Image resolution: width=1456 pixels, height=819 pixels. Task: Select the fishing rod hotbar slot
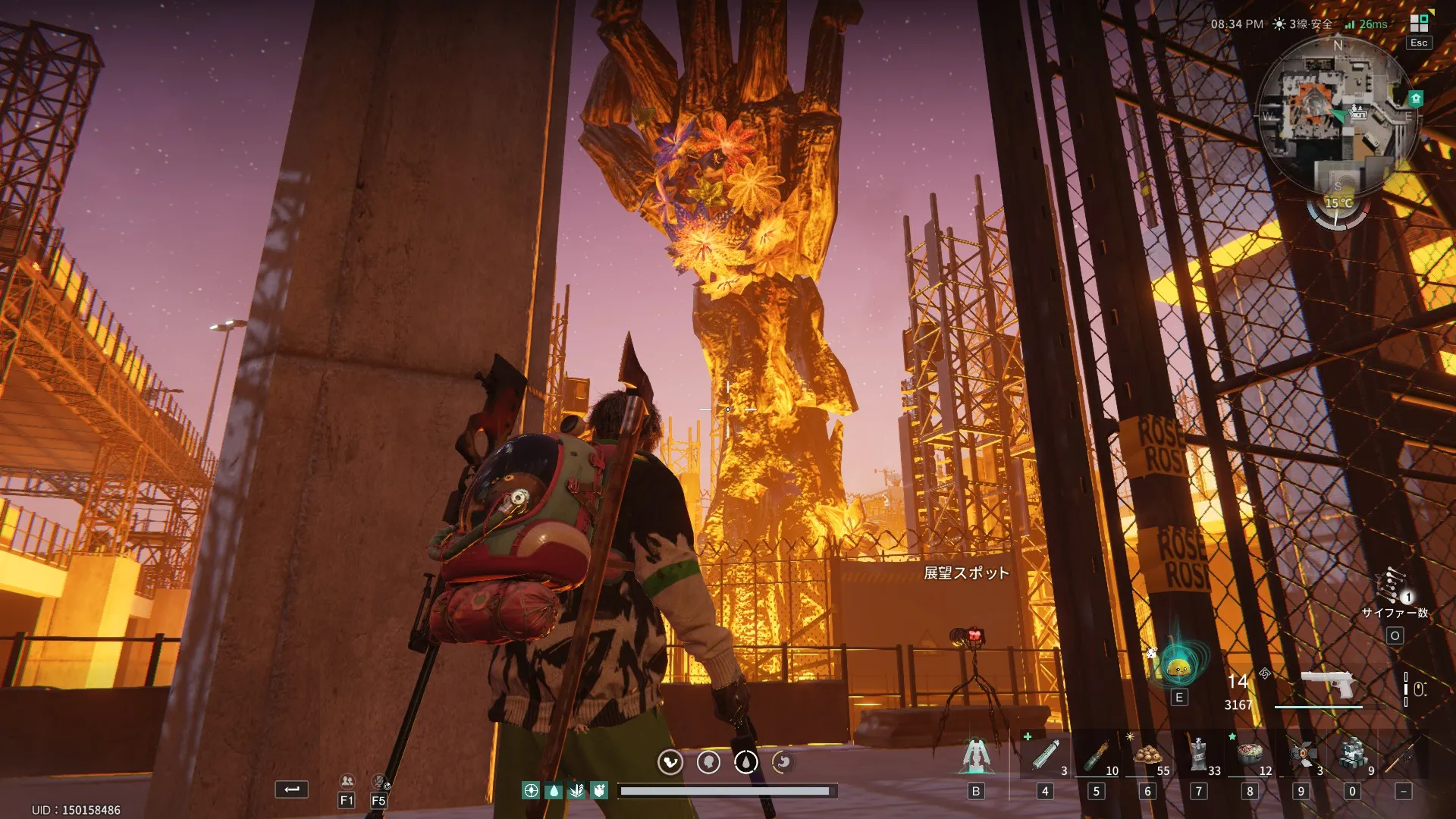pos(1402,755)
